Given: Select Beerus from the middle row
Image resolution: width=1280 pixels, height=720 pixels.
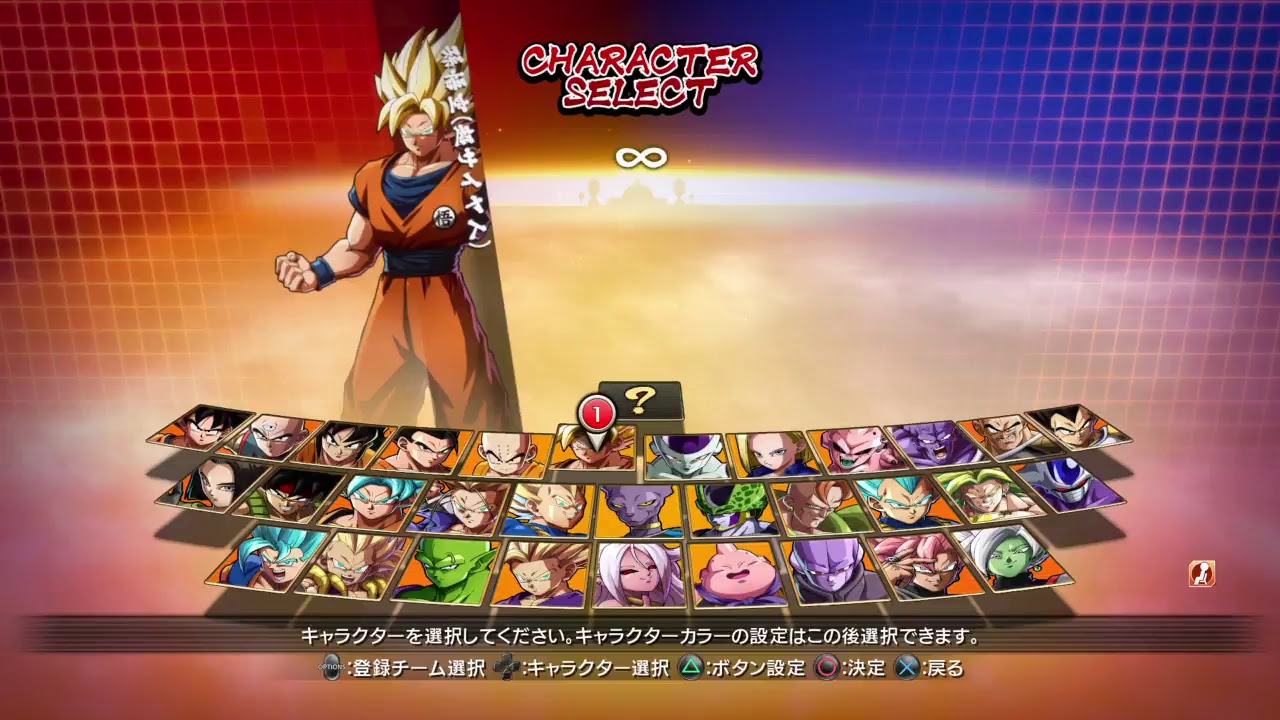Looking at the screenshot, I should [640, 509].
